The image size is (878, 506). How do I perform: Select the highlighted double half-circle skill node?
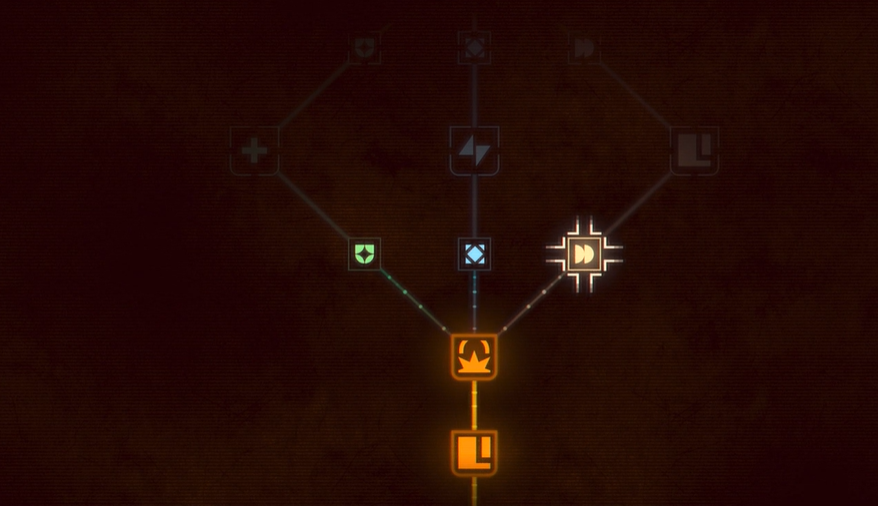pos(584,254)
